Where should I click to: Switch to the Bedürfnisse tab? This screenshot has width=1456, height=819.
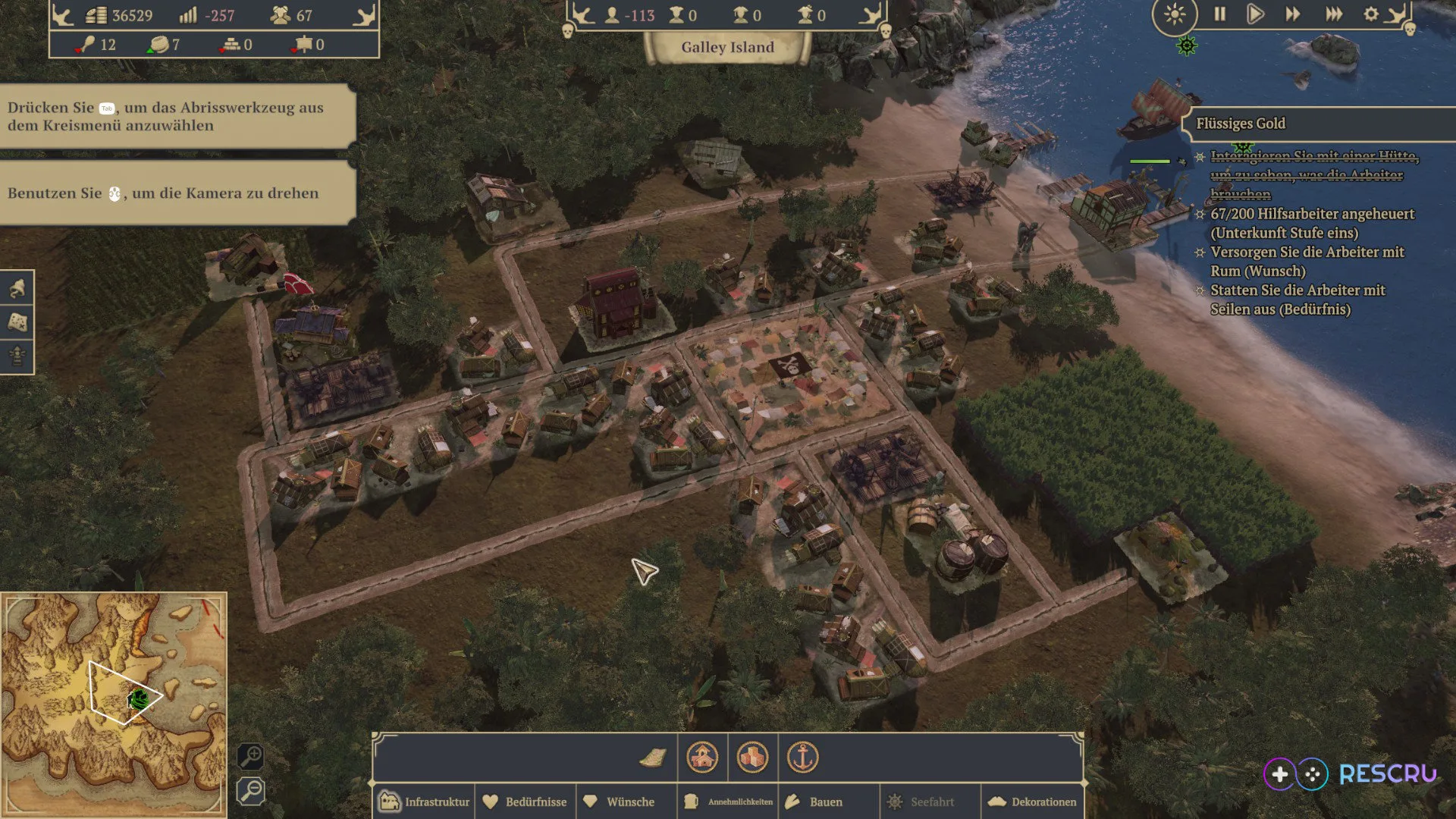coord(526,802)
